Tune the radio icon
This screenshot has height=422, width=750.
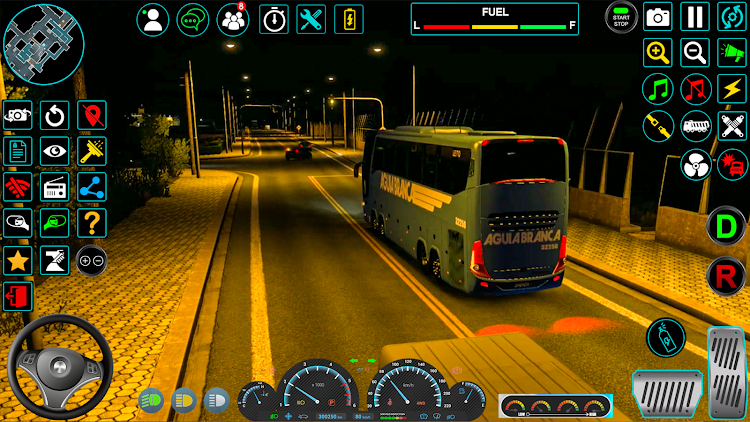click(55, 187)
